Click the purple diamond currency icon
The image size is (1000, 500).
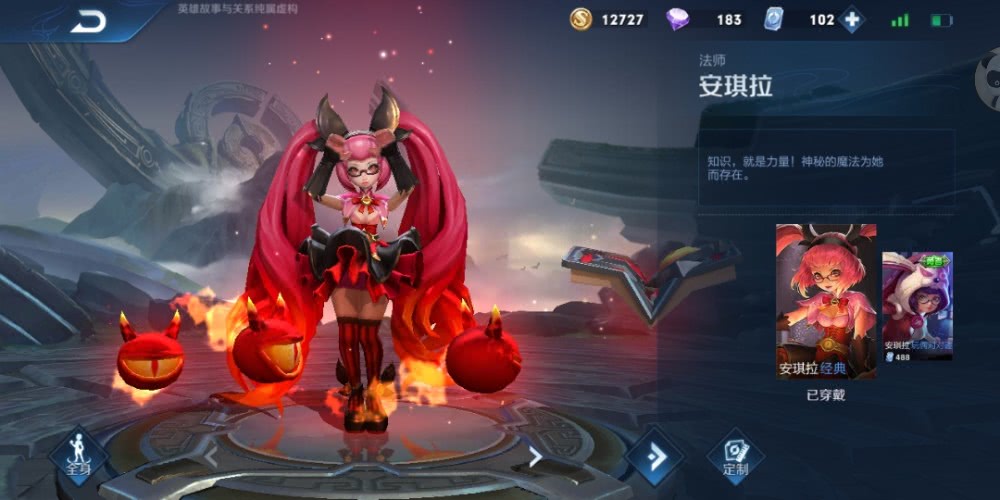(x=677, y=19)
